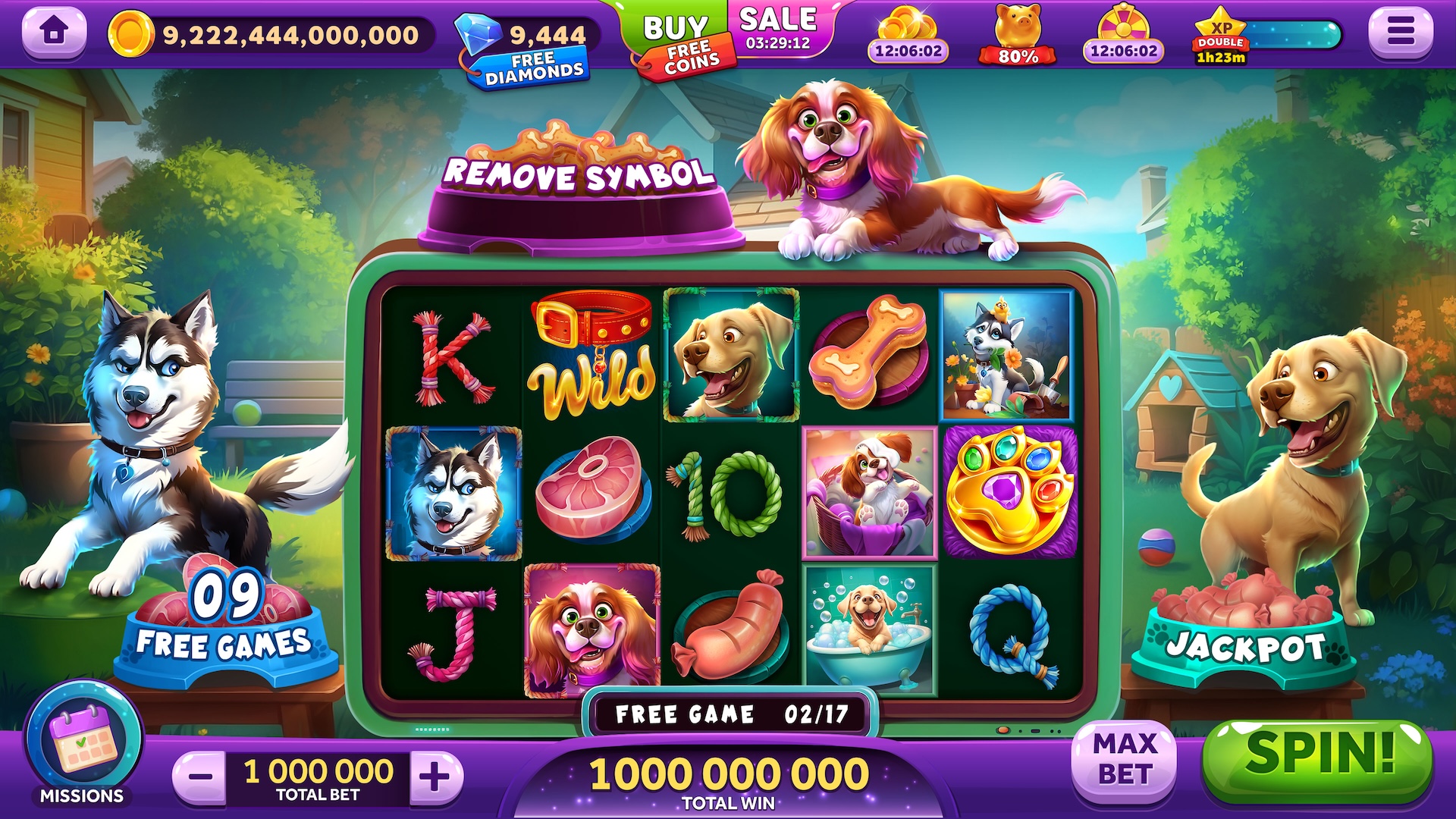Select the MAX BET button
1456x819 pixels.
point(1125,760)
